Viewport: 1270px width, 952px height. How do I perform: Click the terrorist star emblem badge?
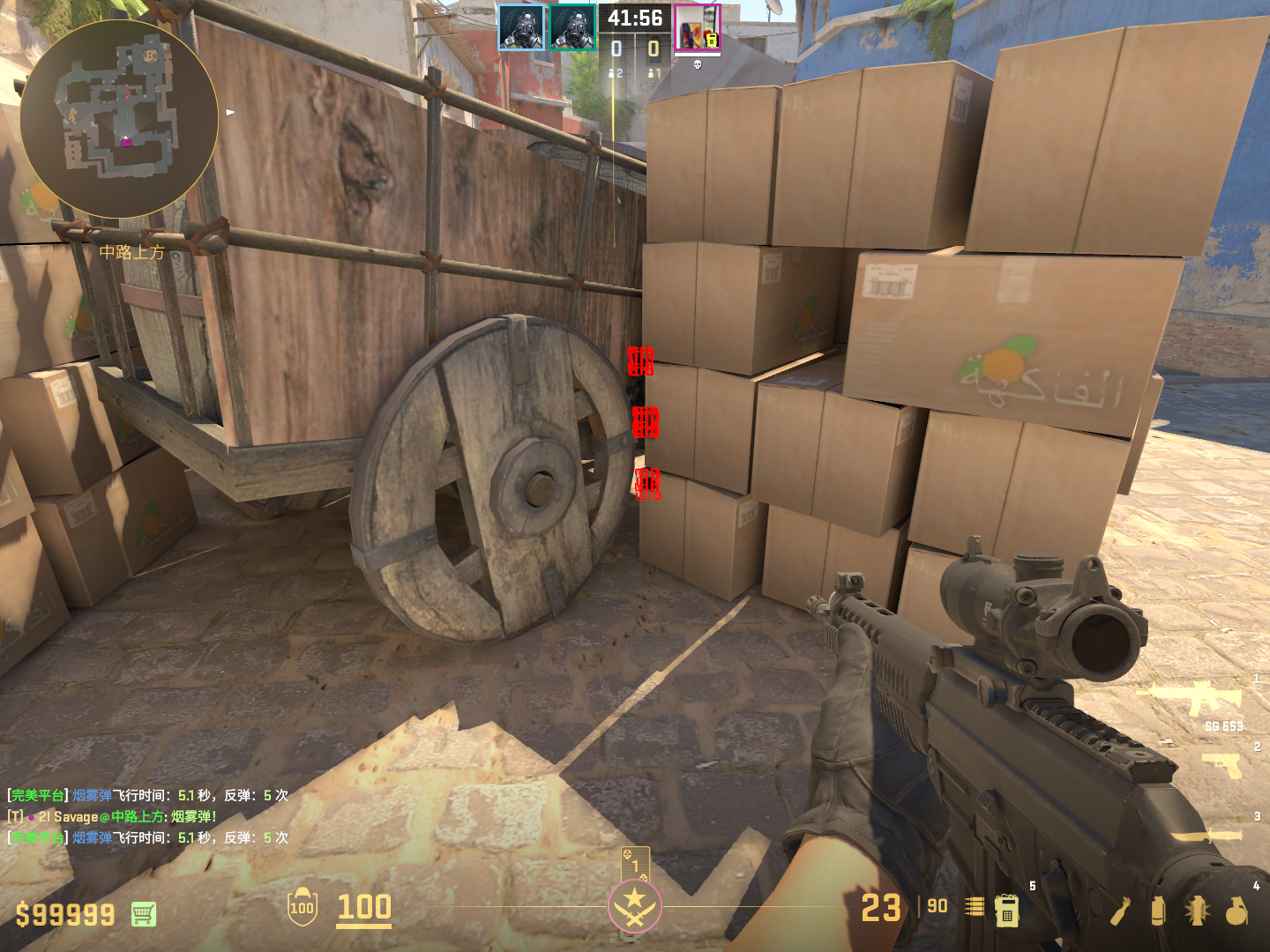pos(634,905)
